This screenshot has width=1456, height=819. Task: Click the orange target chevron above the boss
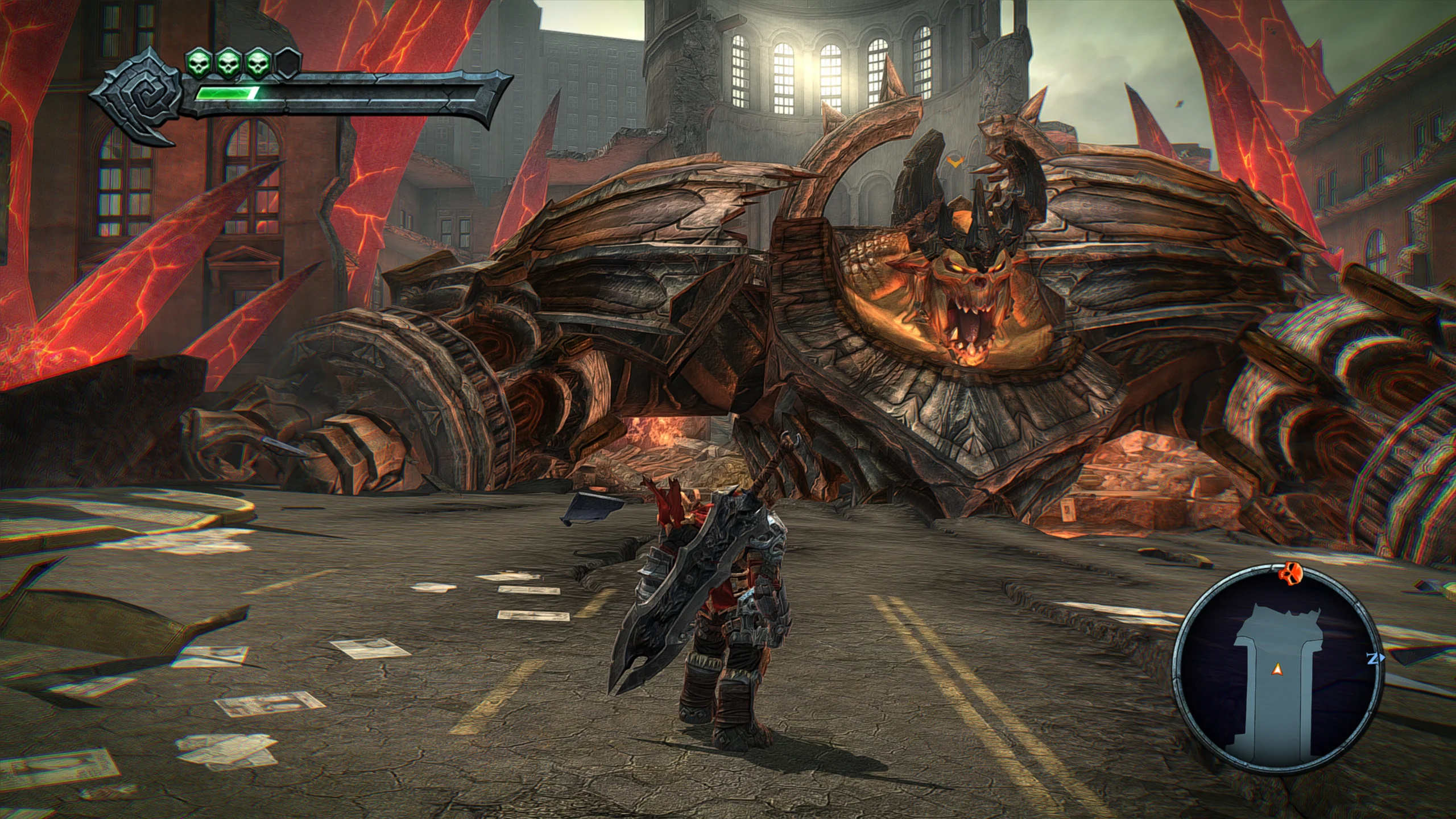click(x=955, y=163)
